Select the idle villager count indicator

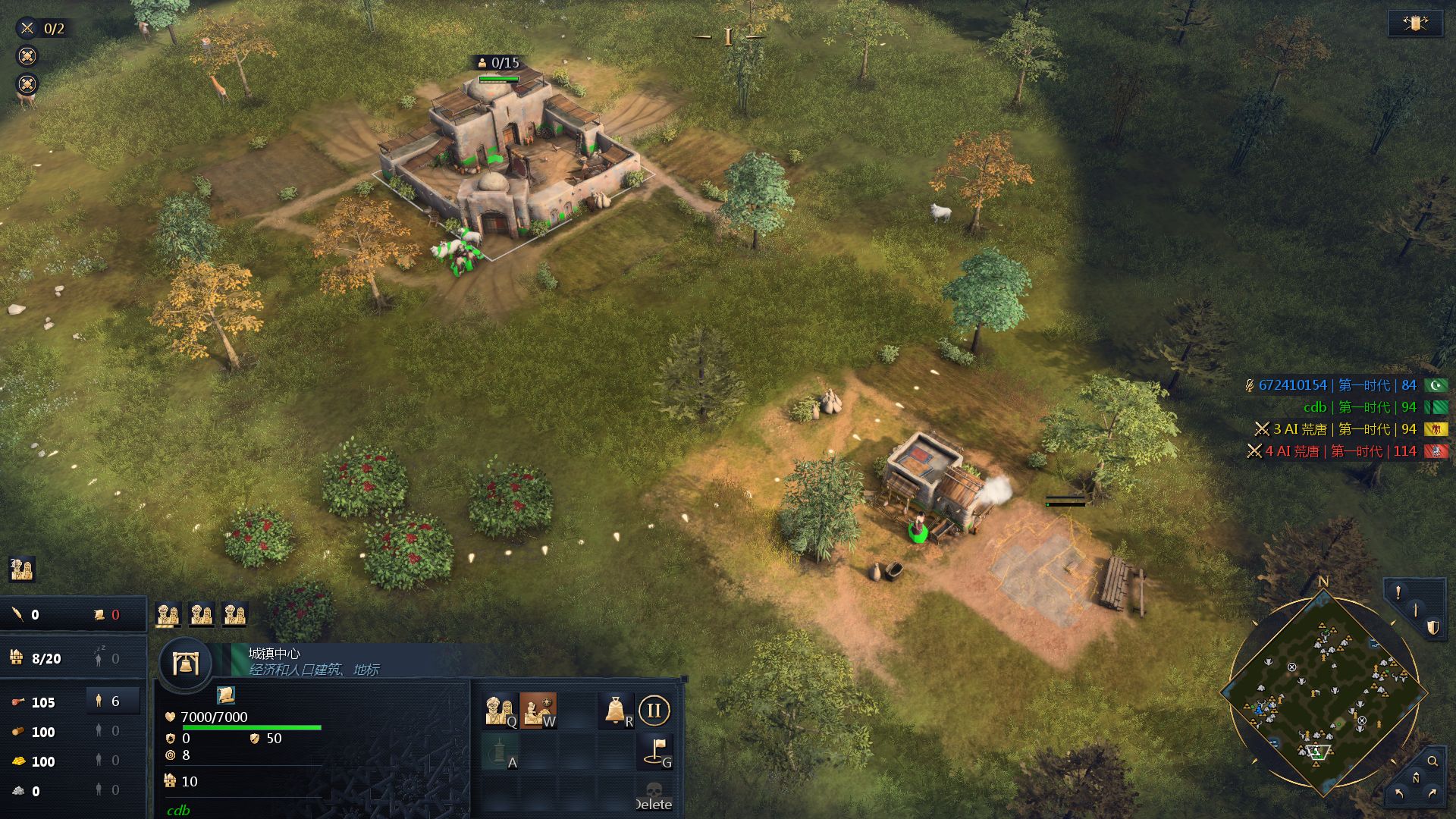106,658
